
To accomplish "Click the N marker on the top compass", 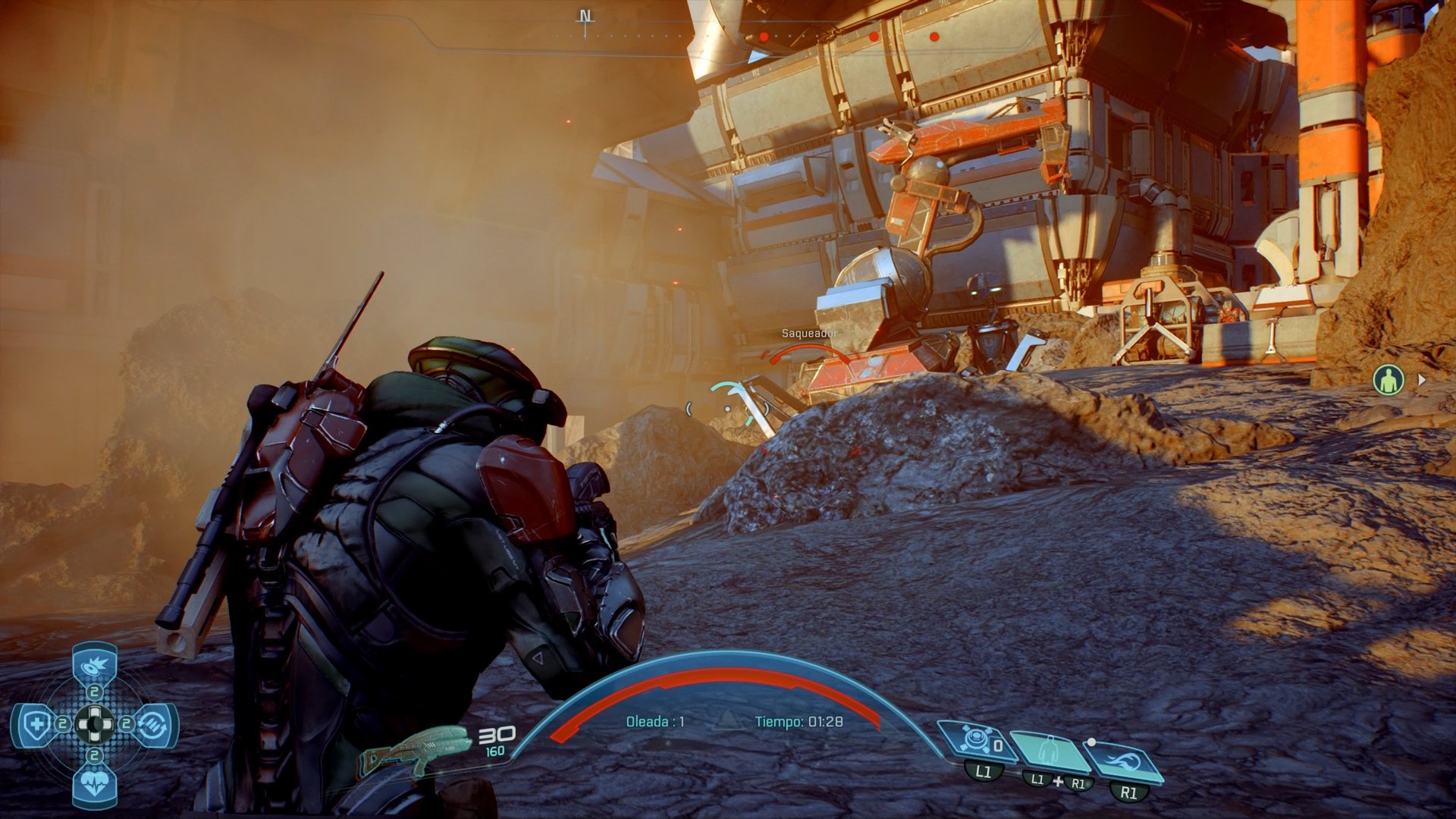I will [584, 15].
